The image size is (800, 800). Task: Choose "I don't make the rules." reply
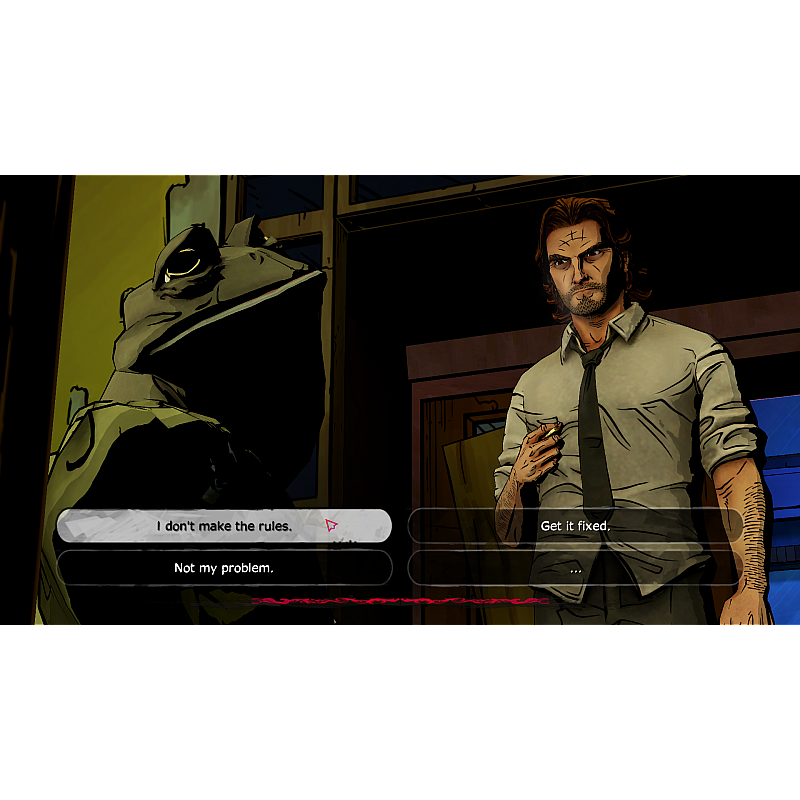tap(224, 526)
